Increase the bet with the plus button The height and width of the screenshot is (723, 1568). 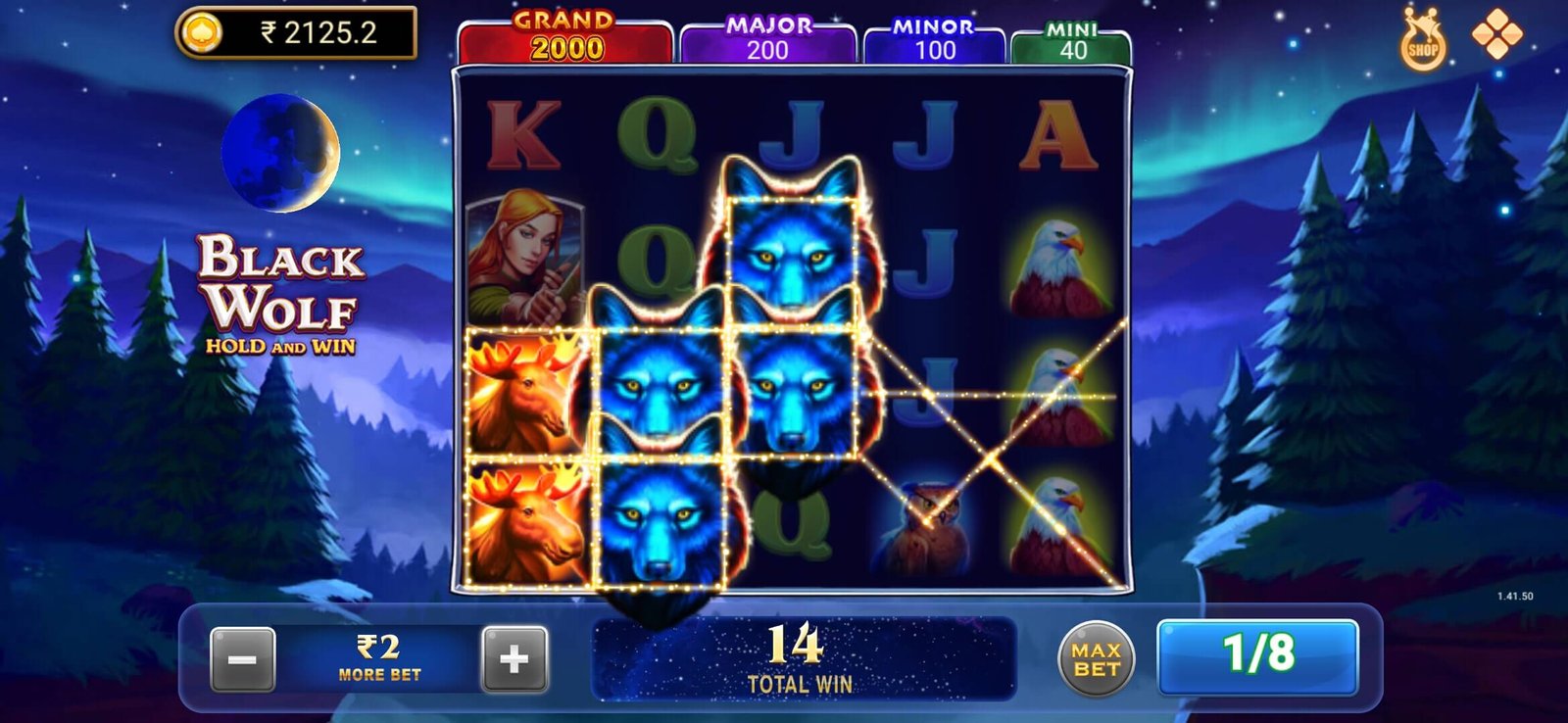511,656
